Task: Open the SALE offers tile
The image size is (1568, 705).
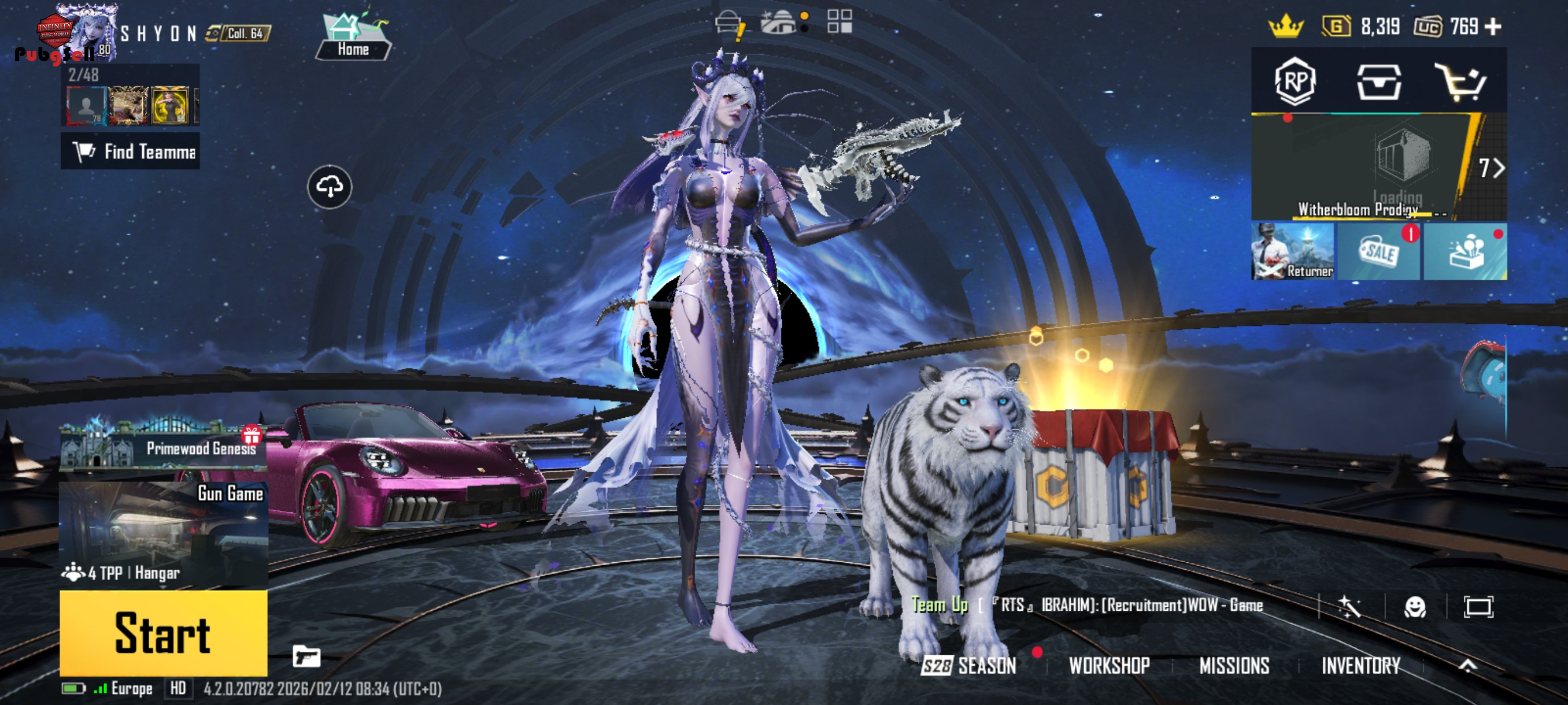Action: [1379, 251]
